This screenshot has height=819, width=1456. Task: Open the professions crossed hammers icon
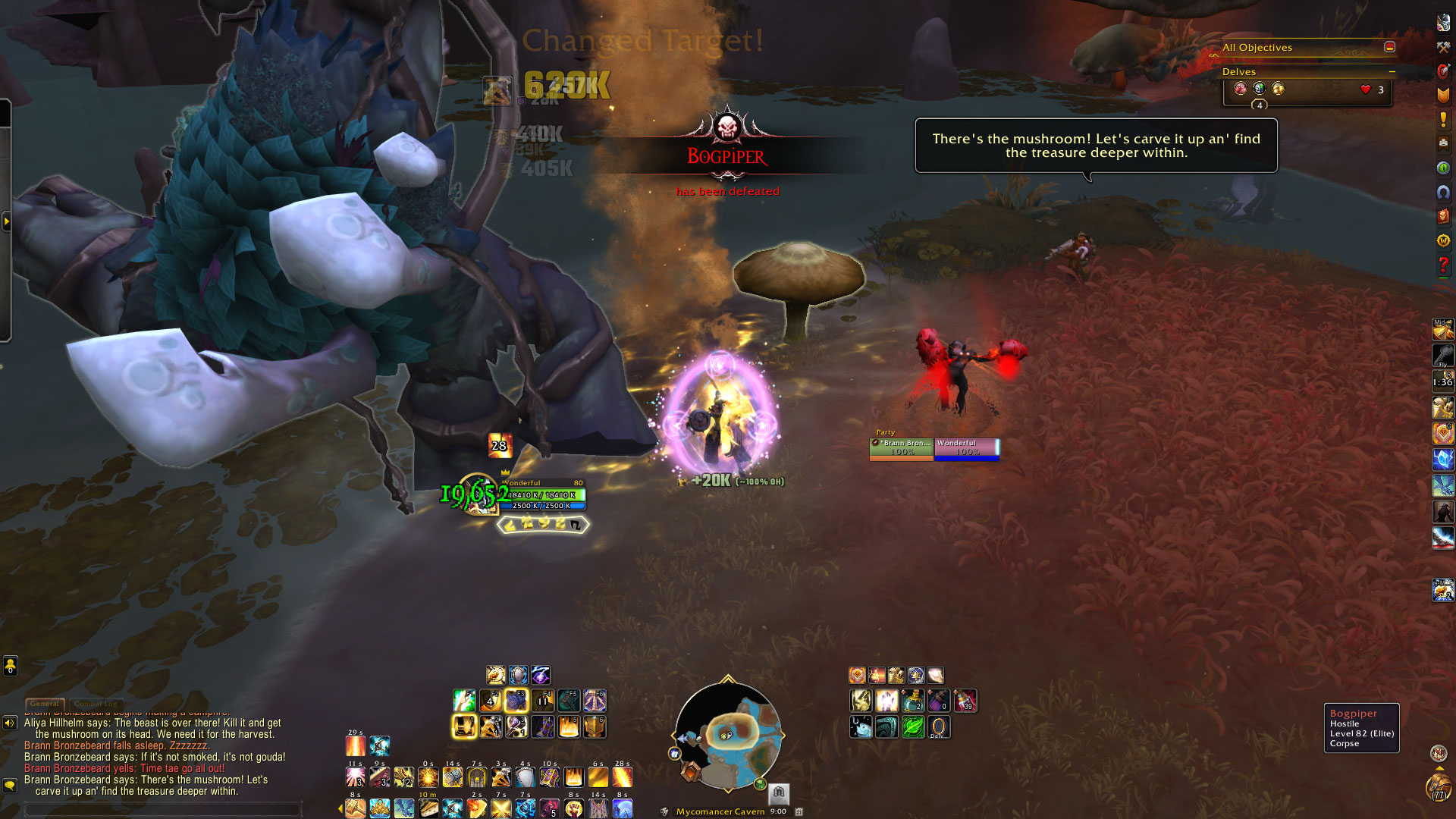(1443, 47)
